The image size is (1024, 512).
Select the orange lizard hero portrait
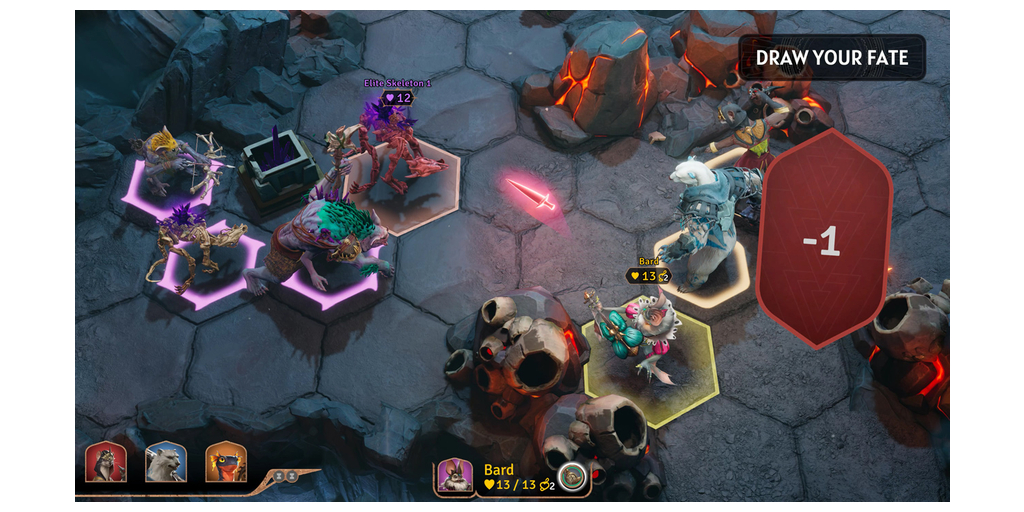coord(226,463)
